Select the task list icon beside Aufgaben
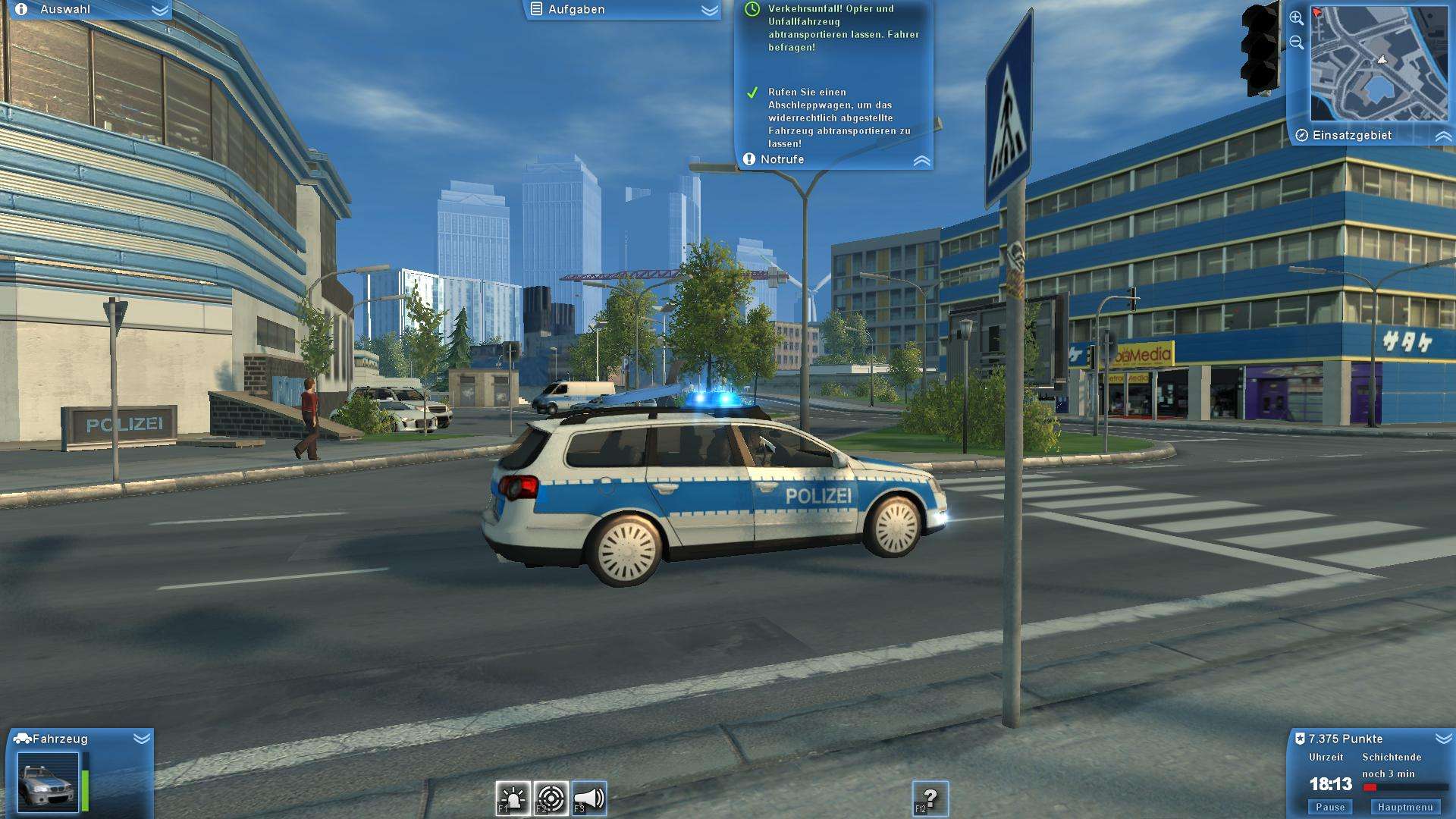1456x819 pixels. coord(537,10)
